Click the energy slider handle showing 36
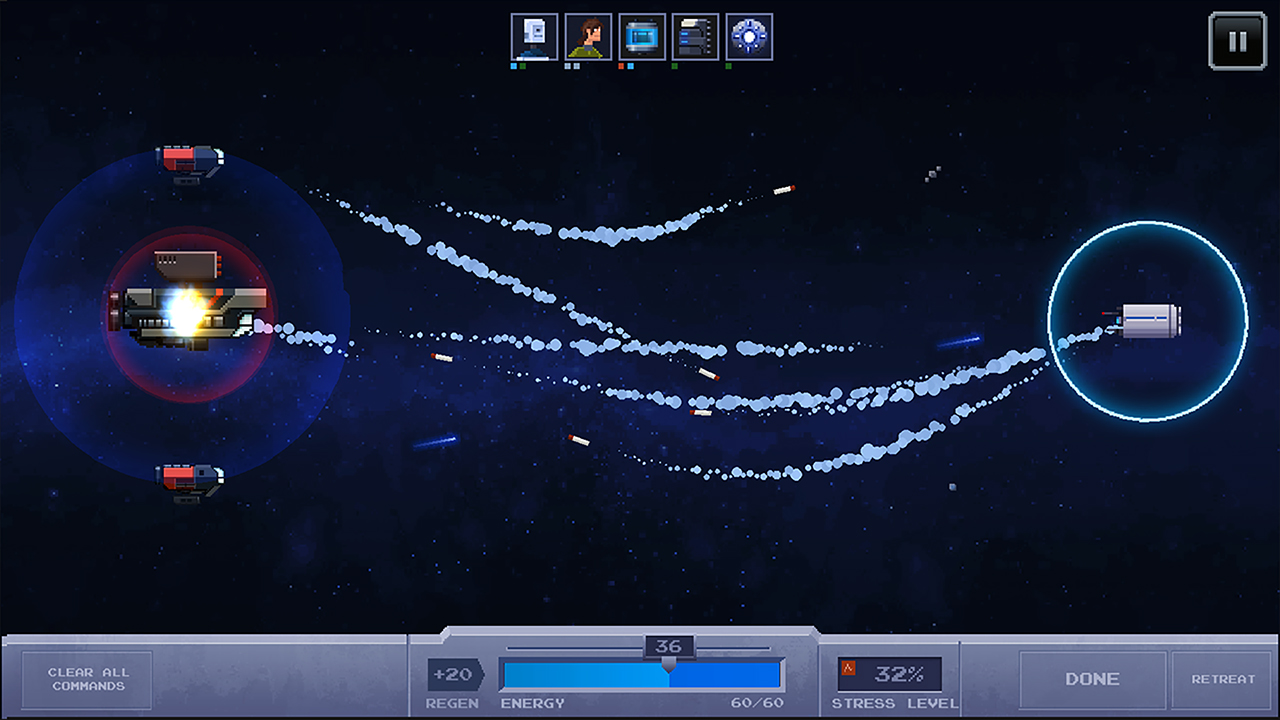Image resolution: width=1280 pixels, height=720 pixels. click(670, 647)
